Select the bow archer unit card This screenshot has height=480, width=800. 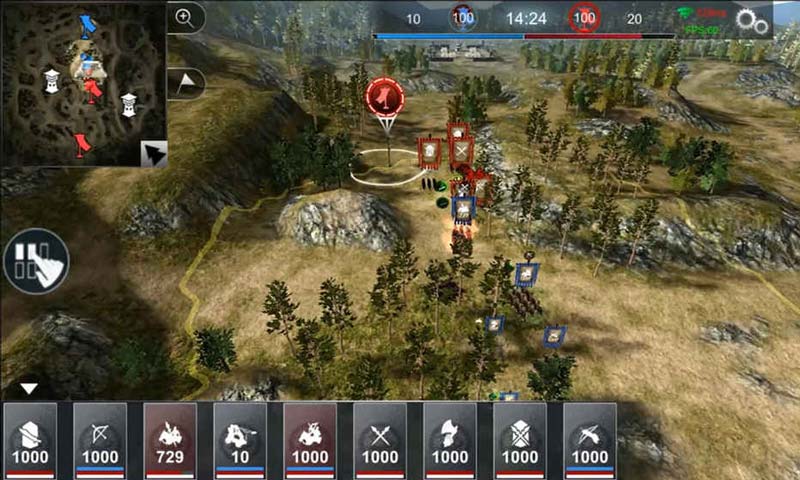tap(100, 440)
